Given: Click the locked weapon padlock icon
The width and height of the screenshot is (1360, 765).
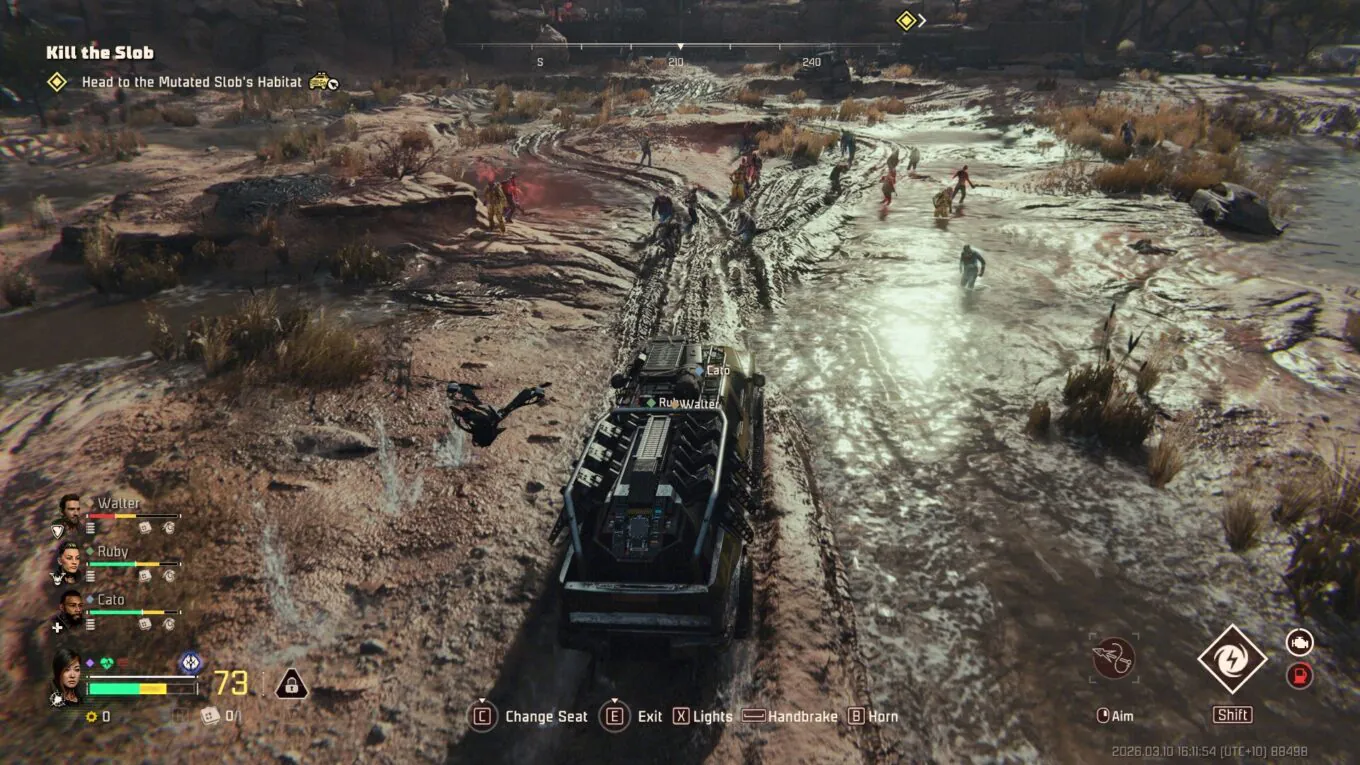Looking at the screenshot, I should pyautogui.click(x=291, y=685).
